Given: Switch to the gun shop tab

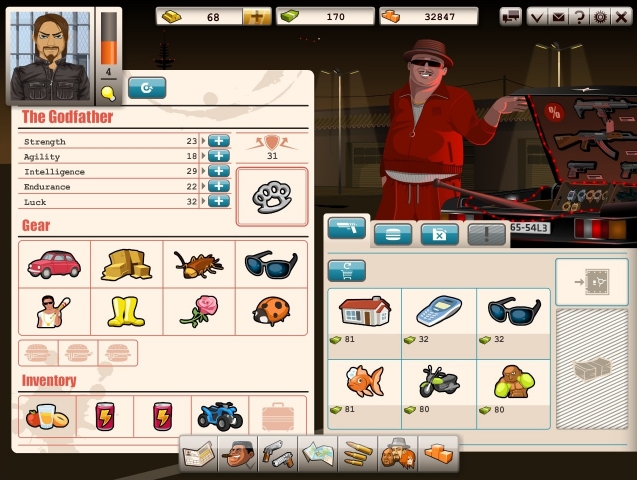Looking at the screenshot, I should click(x=346, y=228).
